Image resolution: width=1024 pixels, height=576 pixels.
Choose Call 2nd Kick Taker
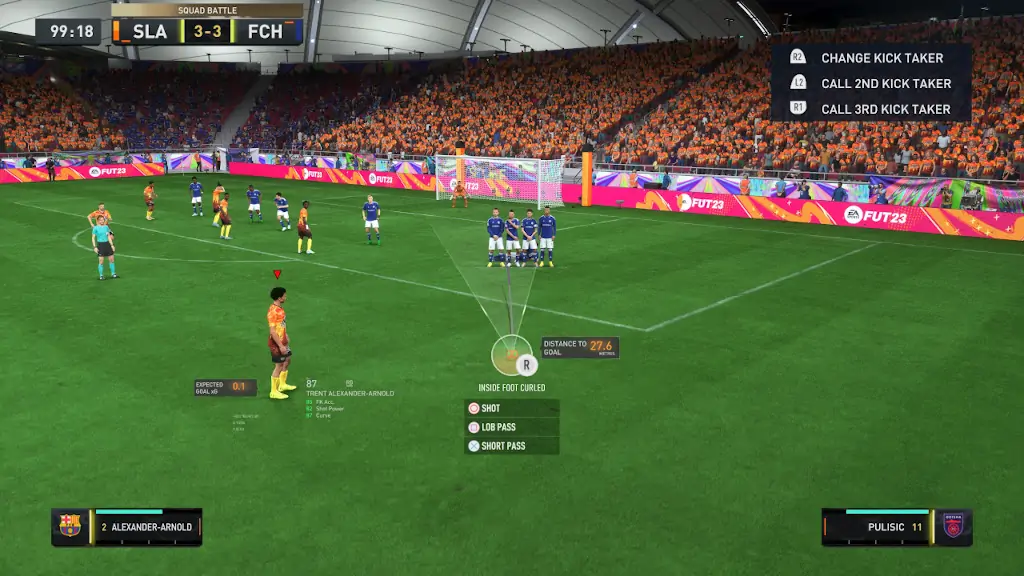(870, 83)
